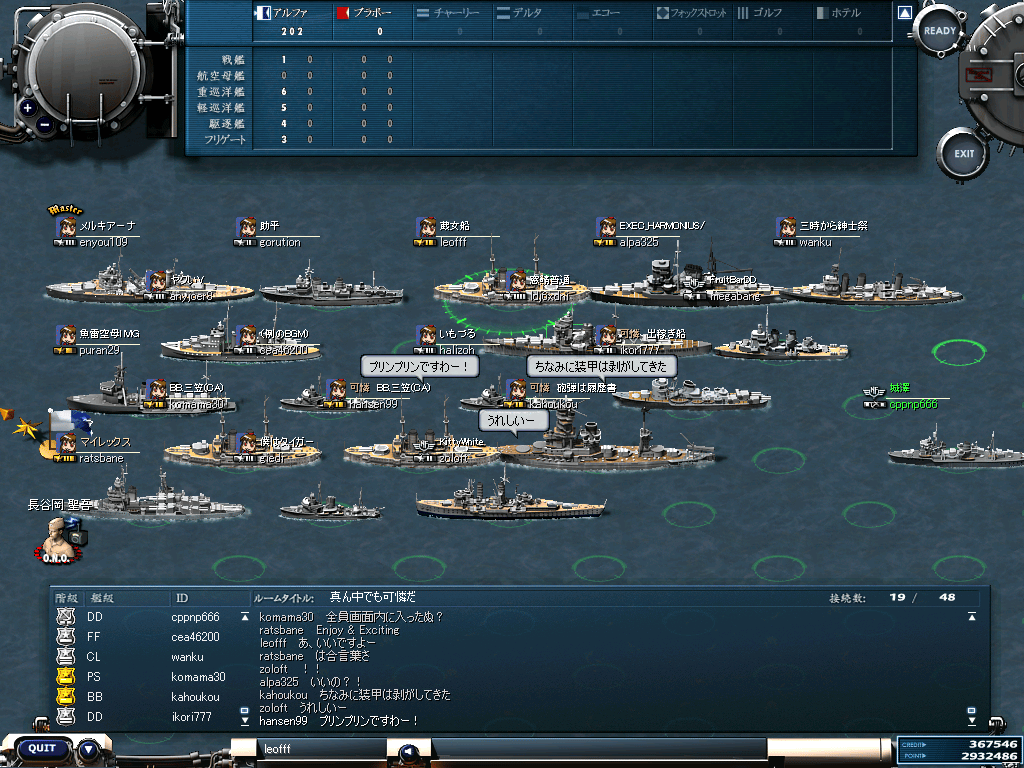Zoom in with the plus button
Viewport: 1024px width, 768px height.
click(27, 107)
